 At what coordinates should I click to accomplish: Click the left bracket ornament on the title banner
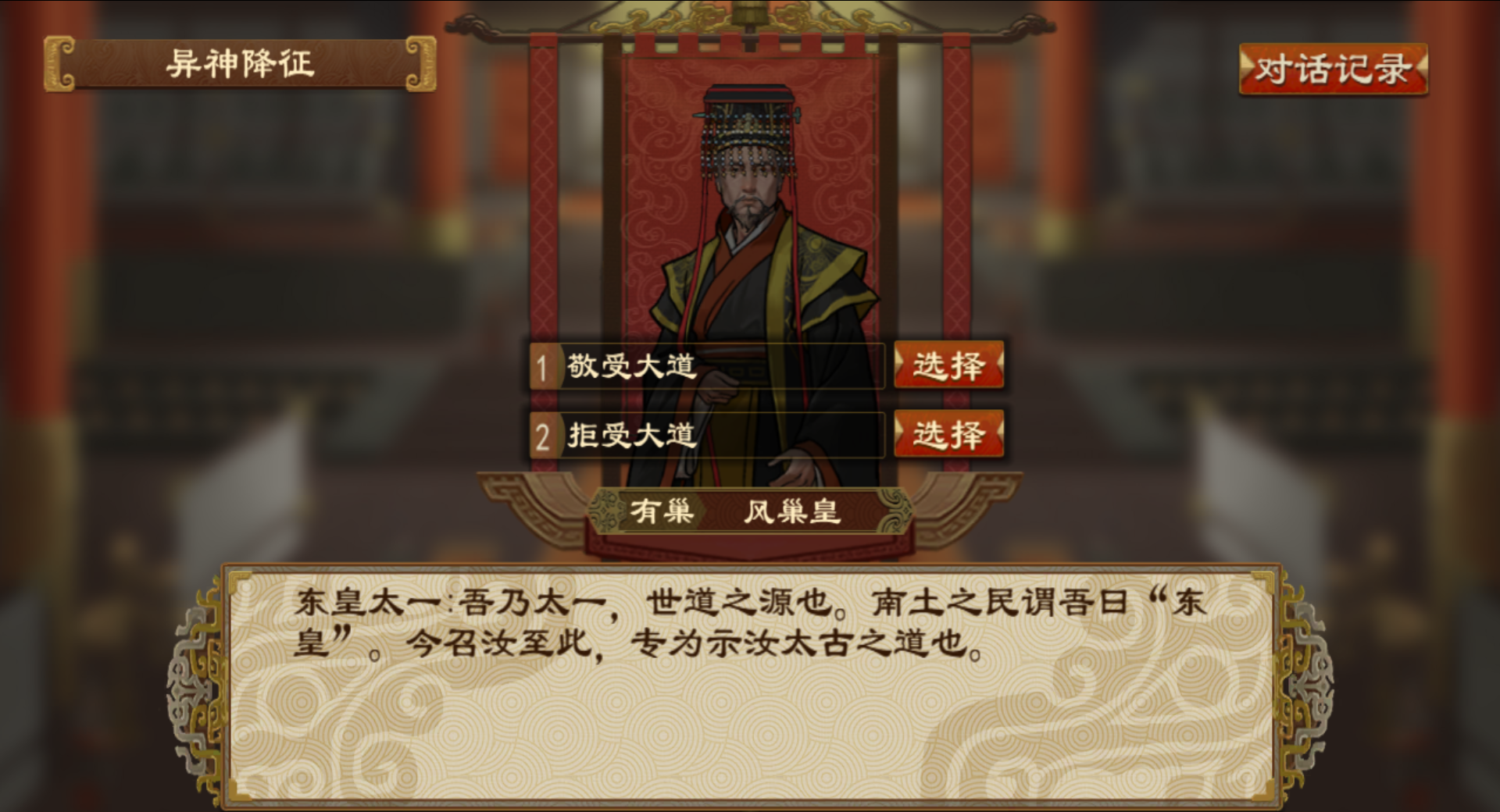point(59,64)
